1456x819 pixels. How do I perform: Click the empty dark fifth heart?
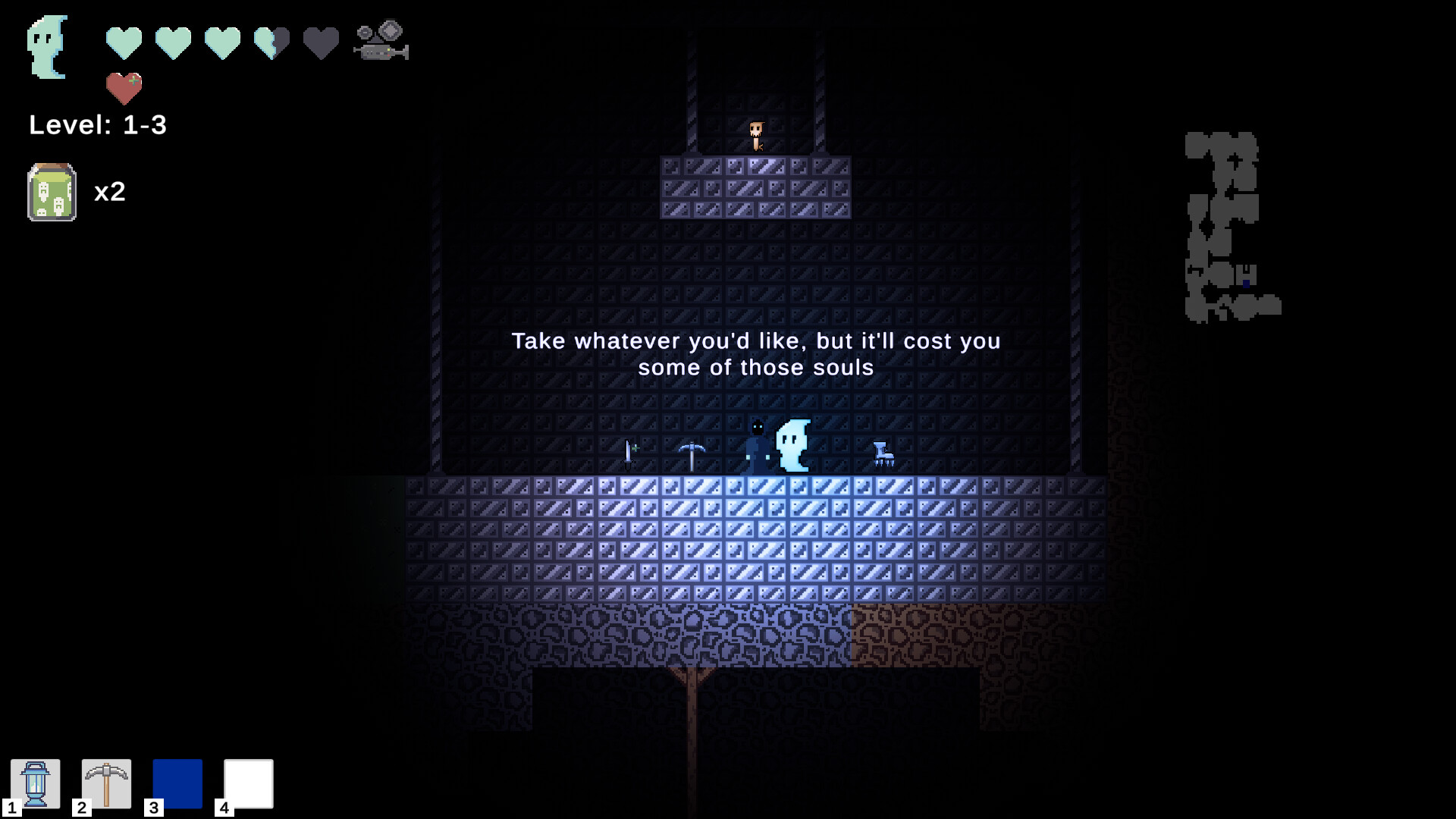320,42
